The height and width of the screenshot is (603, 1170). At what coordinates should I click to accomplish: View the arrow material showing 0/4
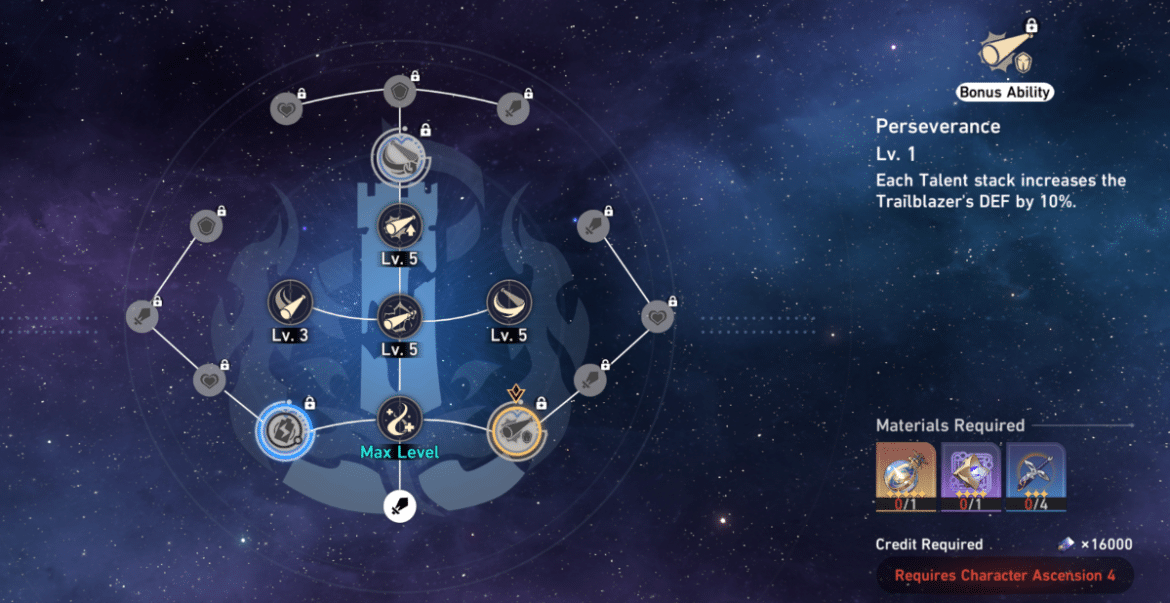(x=1036, y=476)
